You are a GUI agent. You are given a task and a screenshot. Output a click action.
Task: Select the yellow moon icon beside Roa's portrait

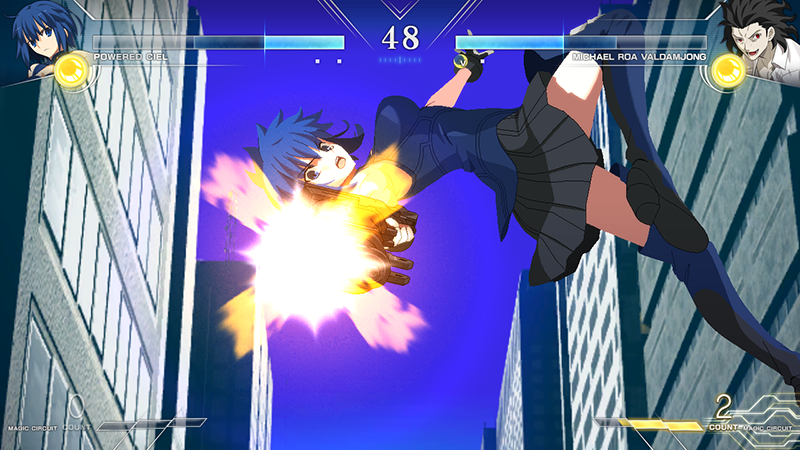pos(727,68)
